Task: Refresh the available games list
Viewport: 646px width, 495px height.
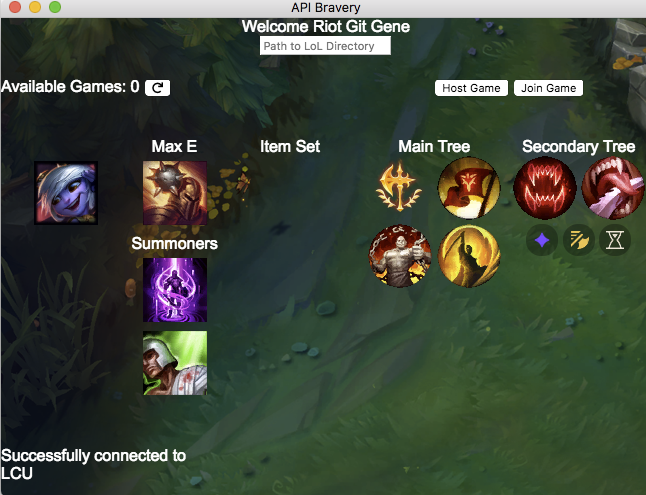Action: (157, 88)
